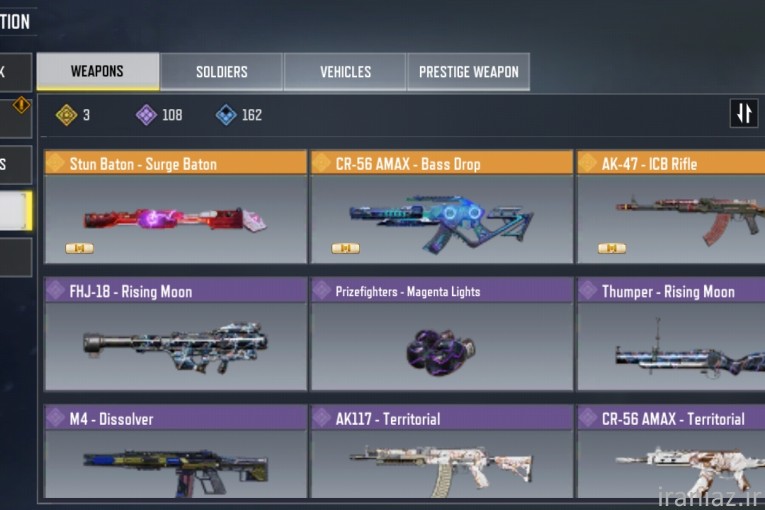Choose the CR-56 AMAX - Bass Drop card
Viewport: 765px width, 510px height.
pyautogui.click(x=441, y=207)
